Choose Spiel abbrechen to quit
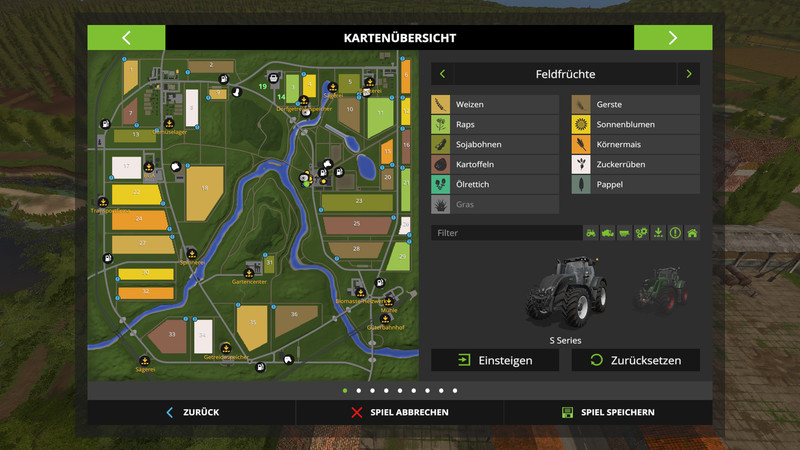 [x=399, y=412]
